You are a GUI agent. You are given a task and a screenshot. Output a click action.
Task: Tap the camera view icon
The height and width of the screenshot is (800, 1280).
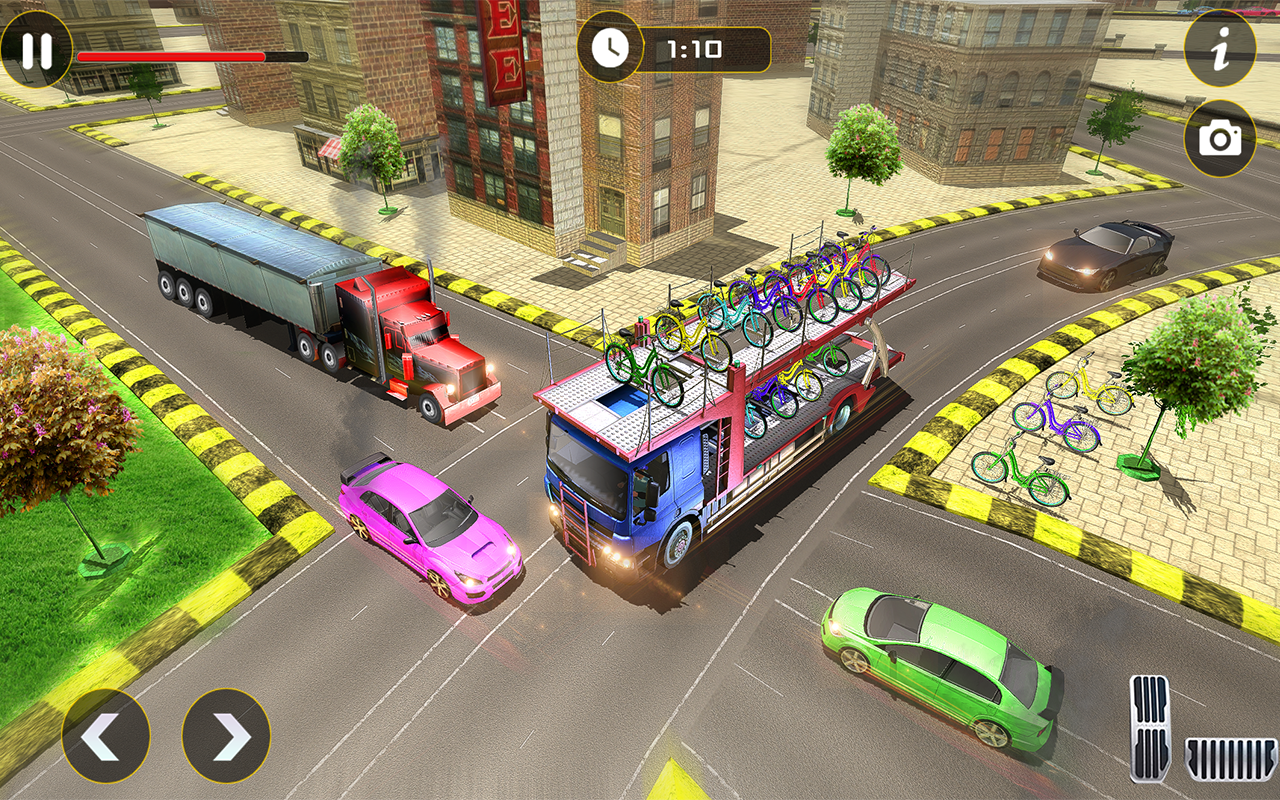[x=1220, y=139]
